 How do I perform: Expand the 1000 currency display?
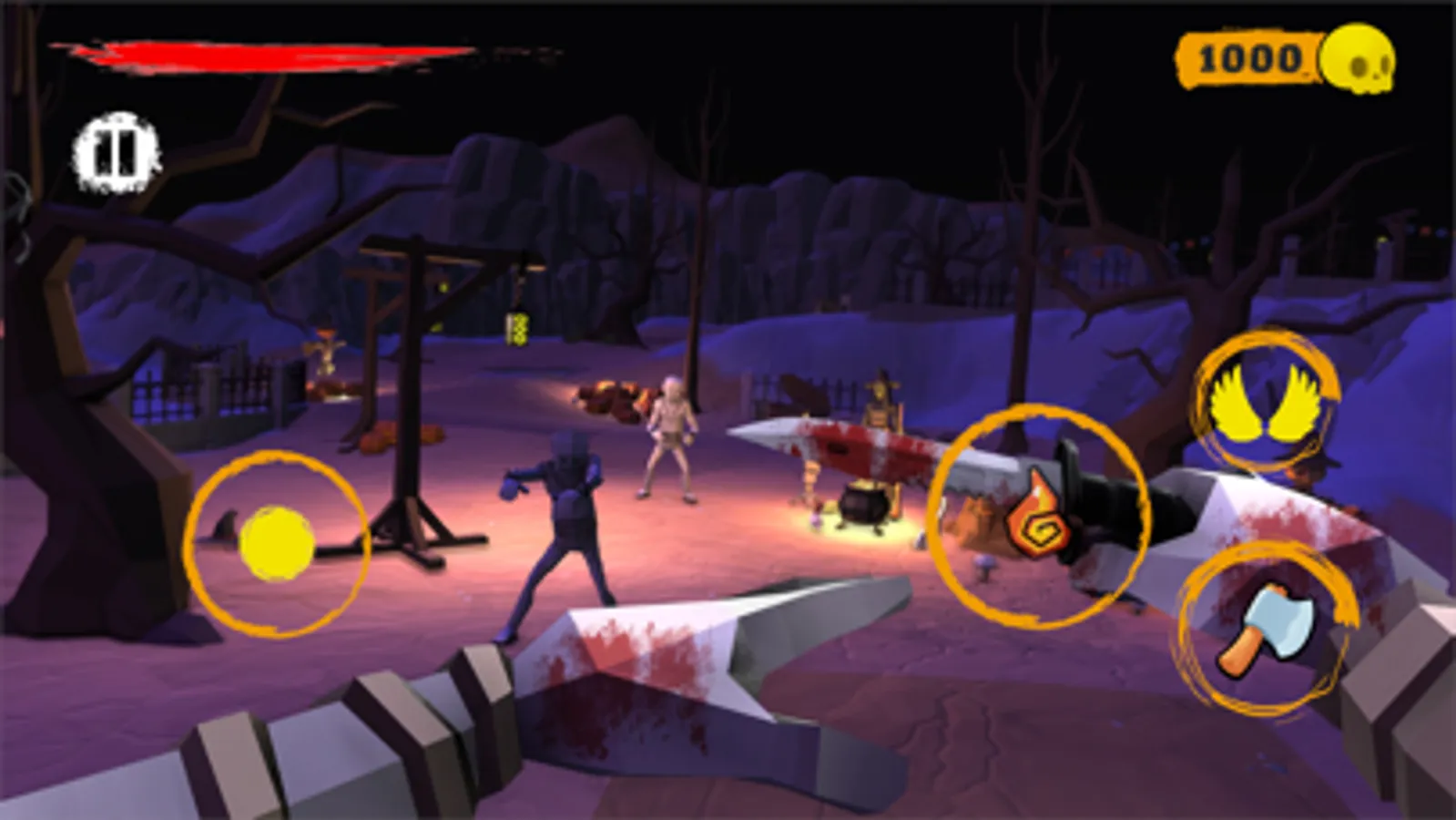[x=1248, y=58]
